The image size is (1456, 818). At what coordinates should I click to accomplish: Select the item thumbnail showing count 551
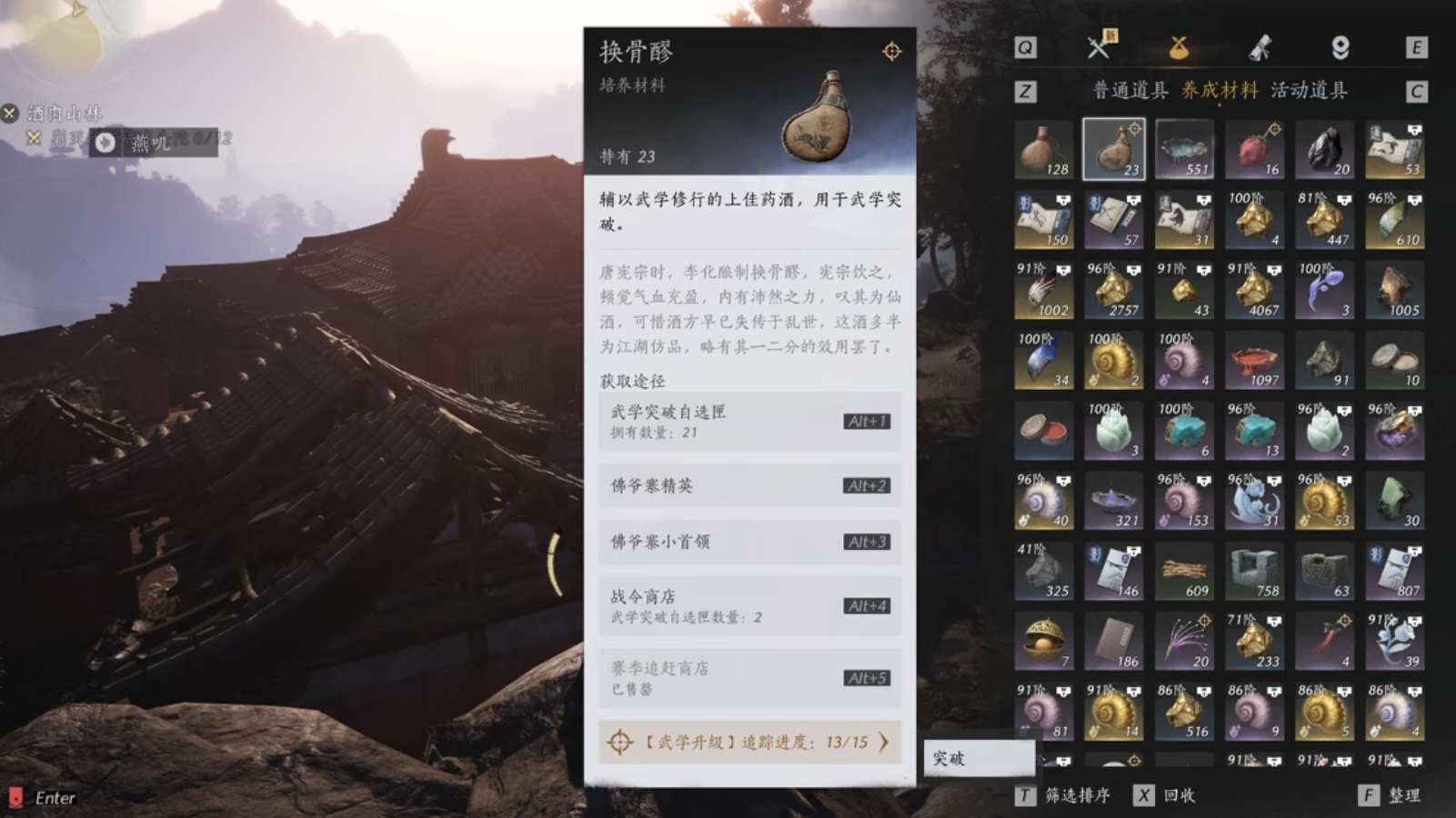point(1184,150)
